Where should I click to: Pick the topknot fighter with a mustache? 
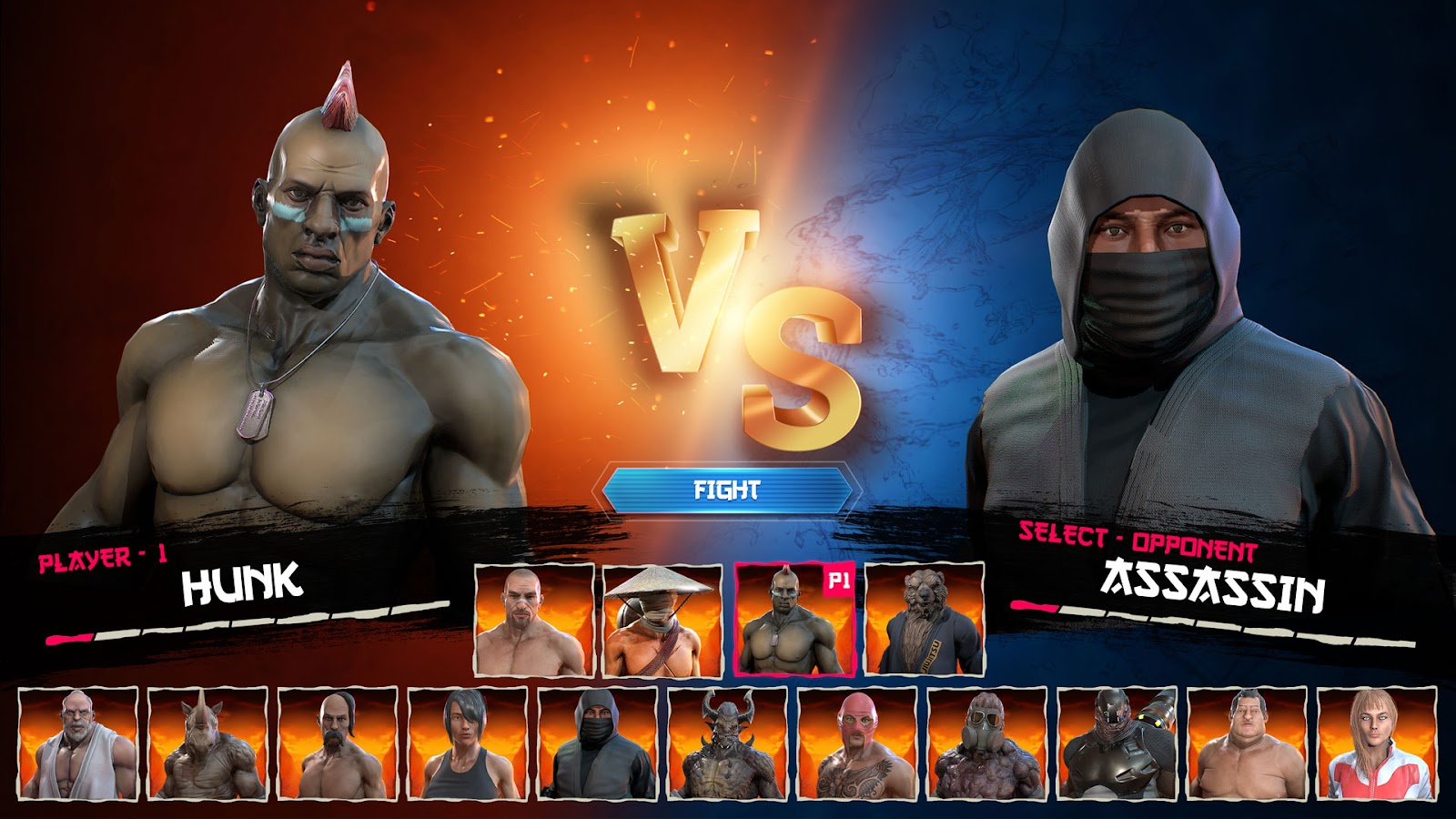[x=338, y=744]
